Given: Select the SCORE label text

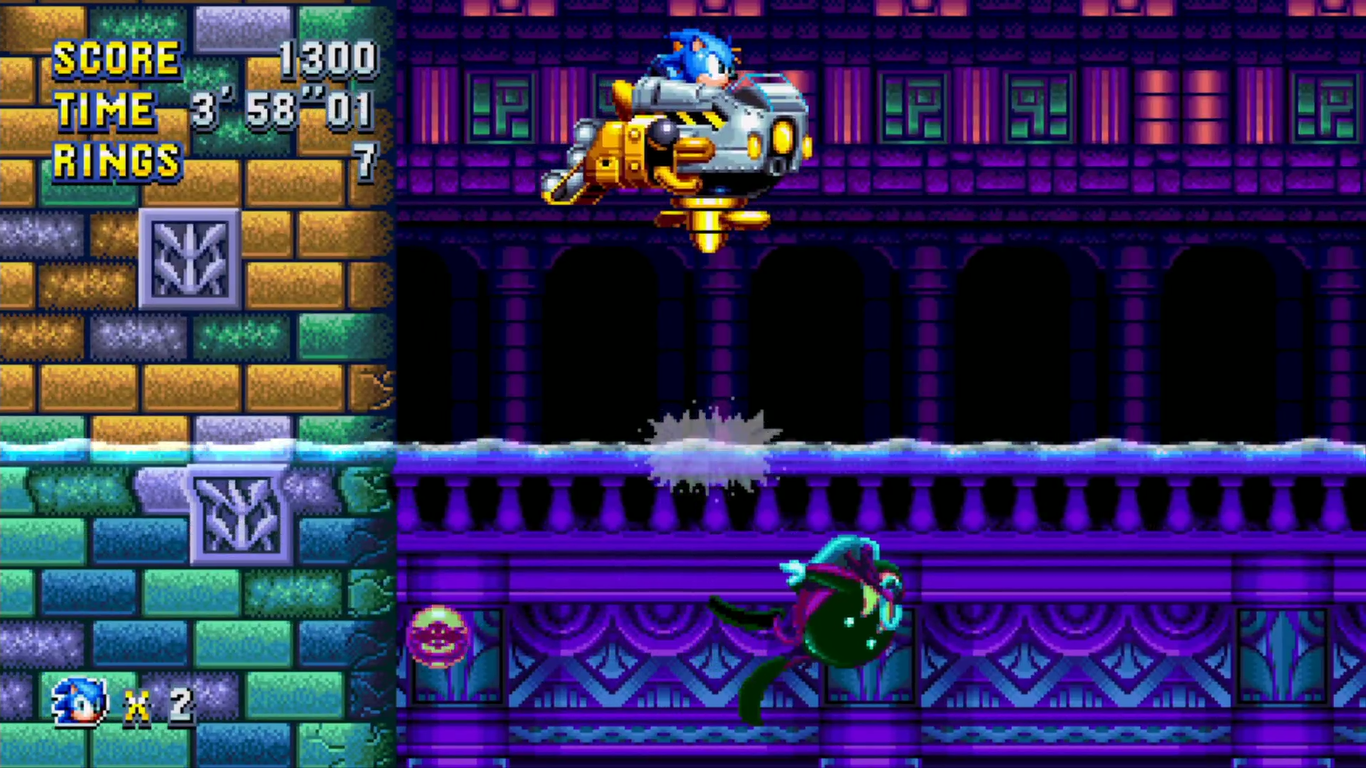Looking at the screenshot, I should 118,57.
